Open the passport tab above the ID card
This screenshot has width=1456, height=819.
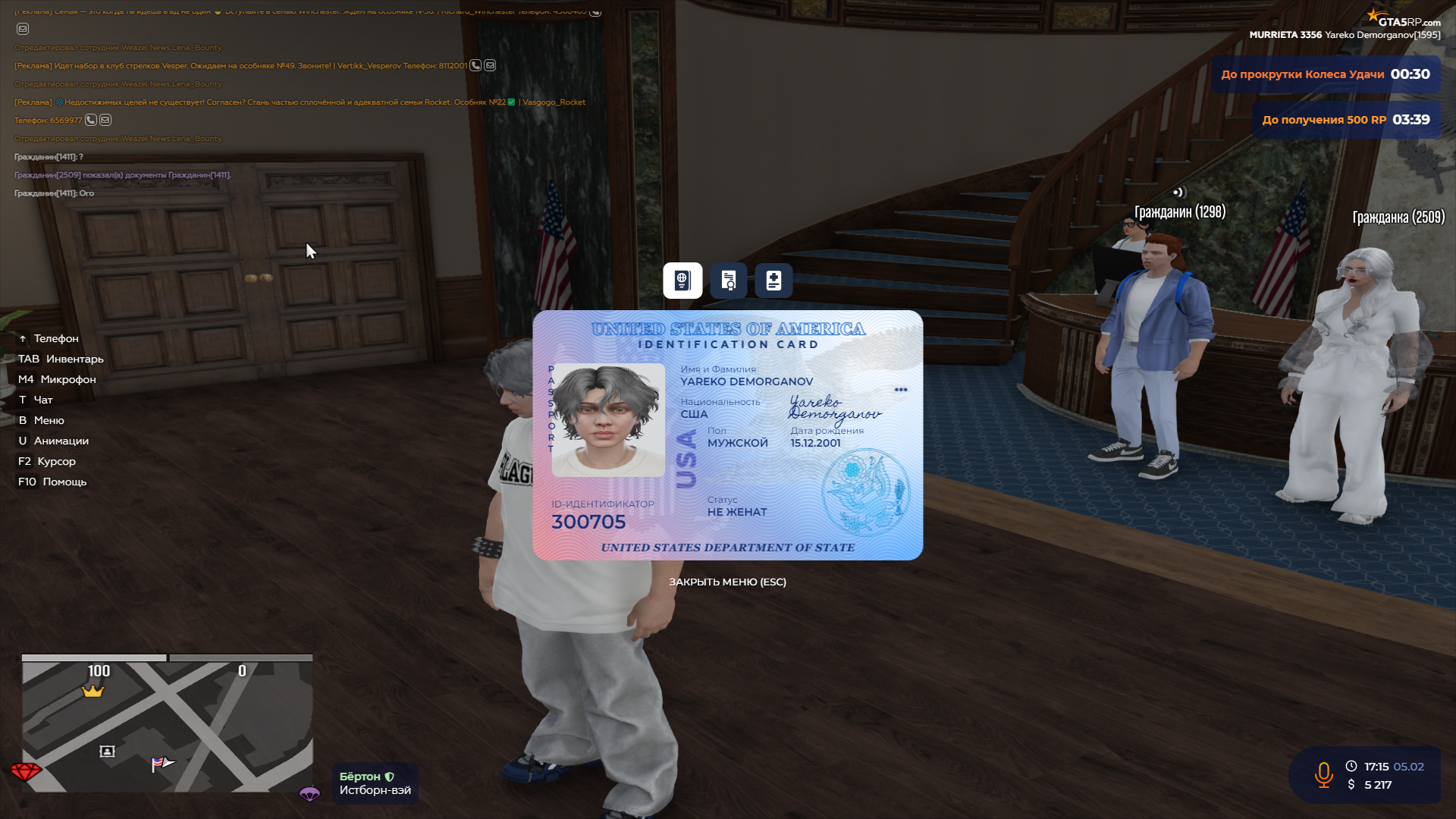(682, 280)
